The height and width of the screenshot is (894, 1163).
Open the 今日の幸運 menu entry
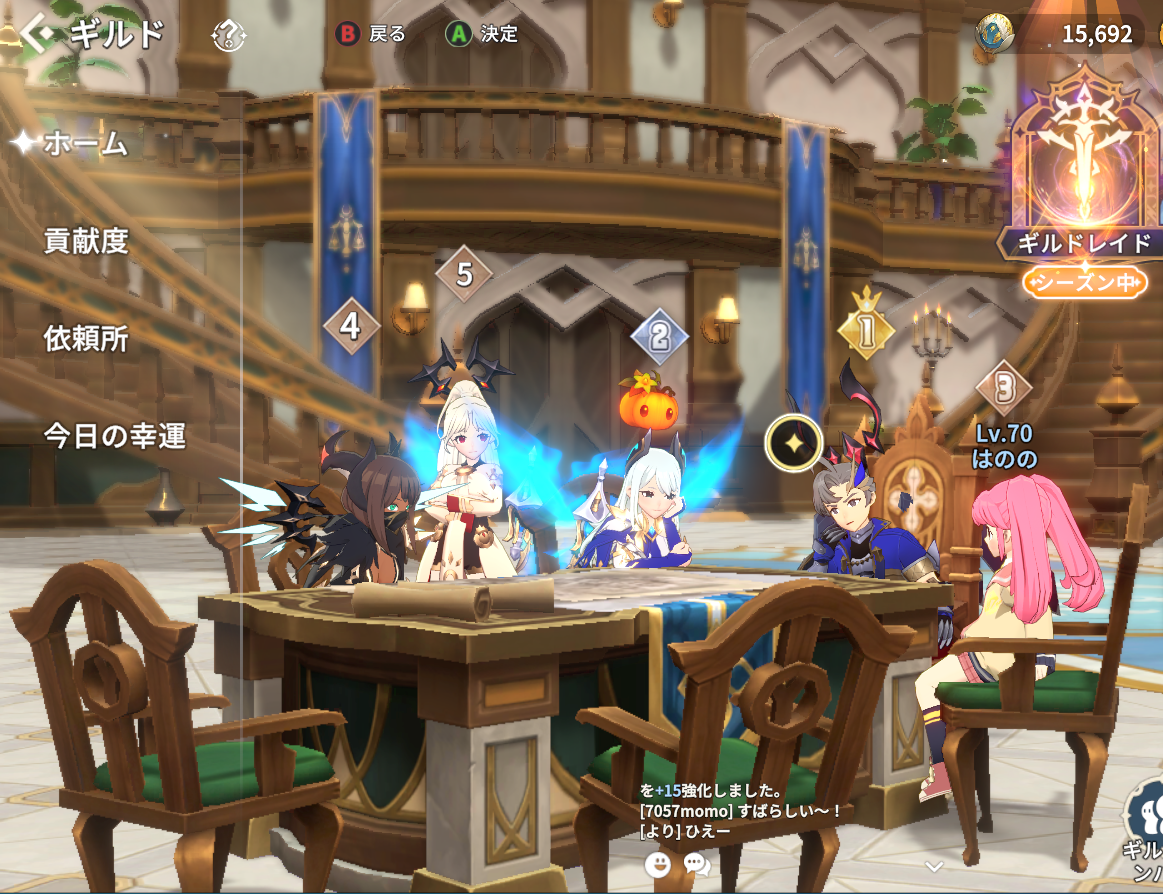tap(114, 436)
